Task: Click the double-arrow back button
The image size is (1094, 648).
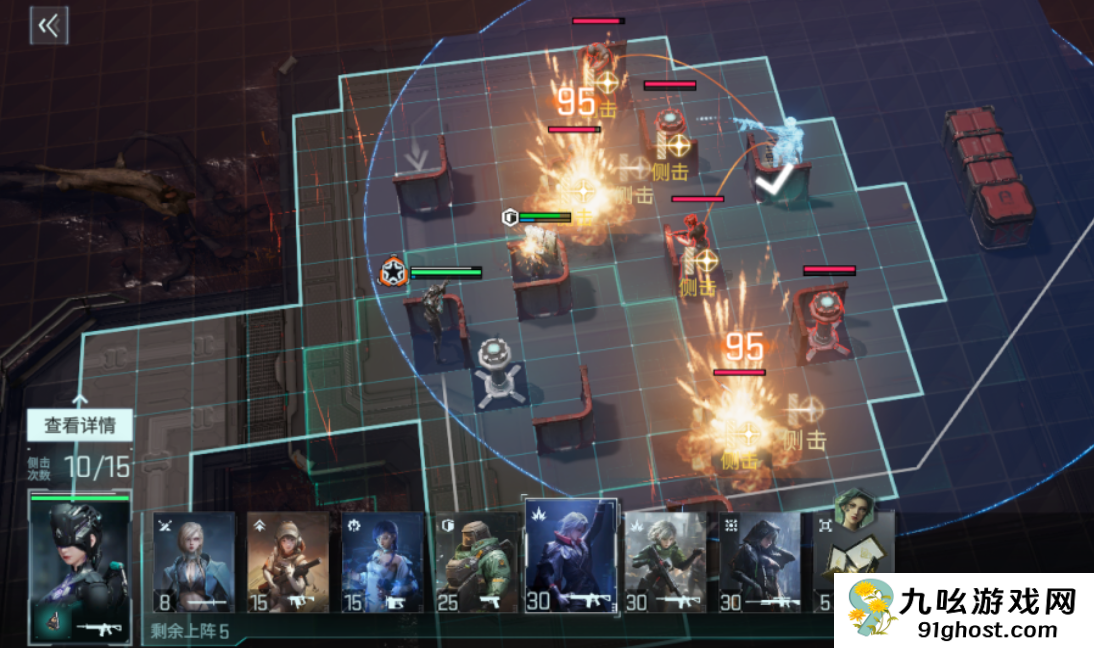Action: (48, 26)
